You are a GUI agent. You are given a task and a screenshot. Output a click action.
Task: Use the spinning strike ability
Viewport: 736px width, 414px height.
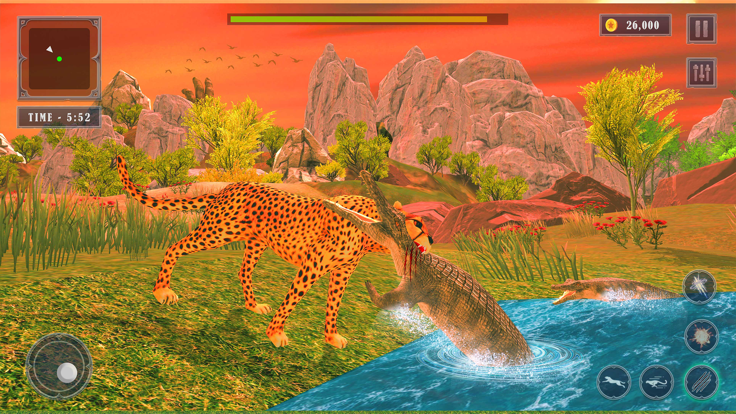(699, 287)
